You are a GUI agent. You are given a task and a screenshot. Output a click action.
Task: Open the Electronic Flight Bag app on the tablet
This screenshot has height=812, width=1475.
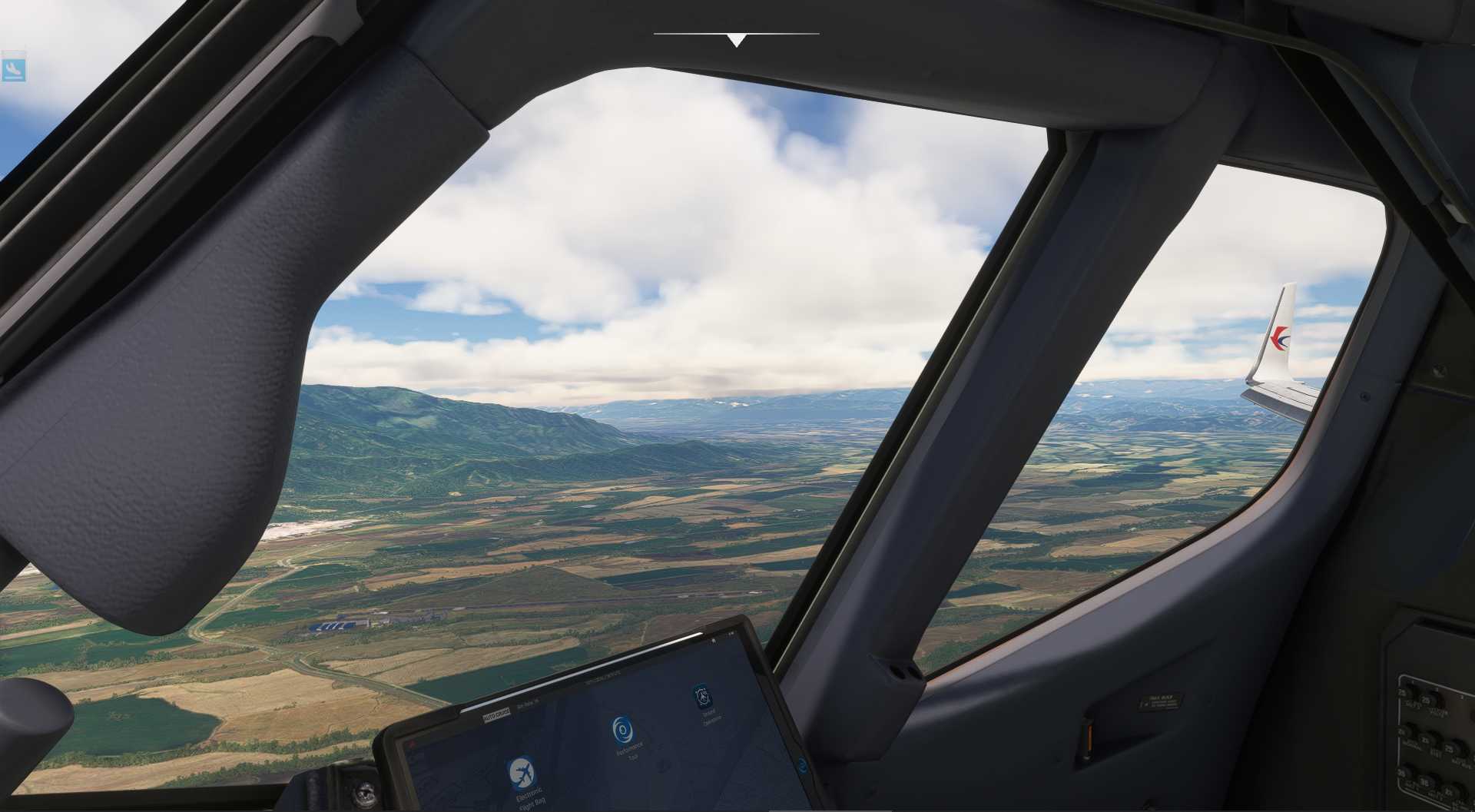tap(522, 773)
